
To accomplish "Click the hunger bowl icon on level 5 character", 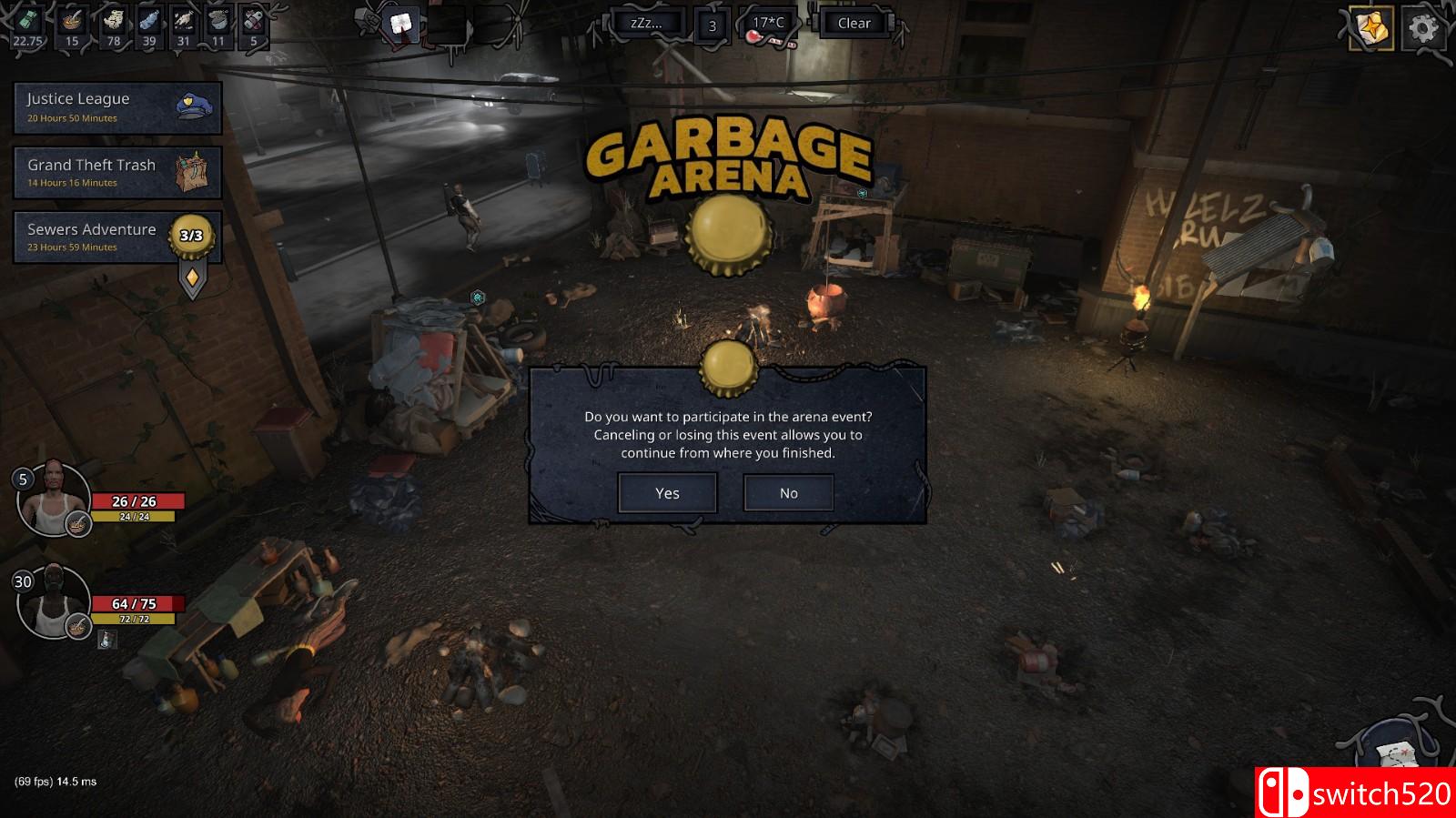I will [77, 523].
